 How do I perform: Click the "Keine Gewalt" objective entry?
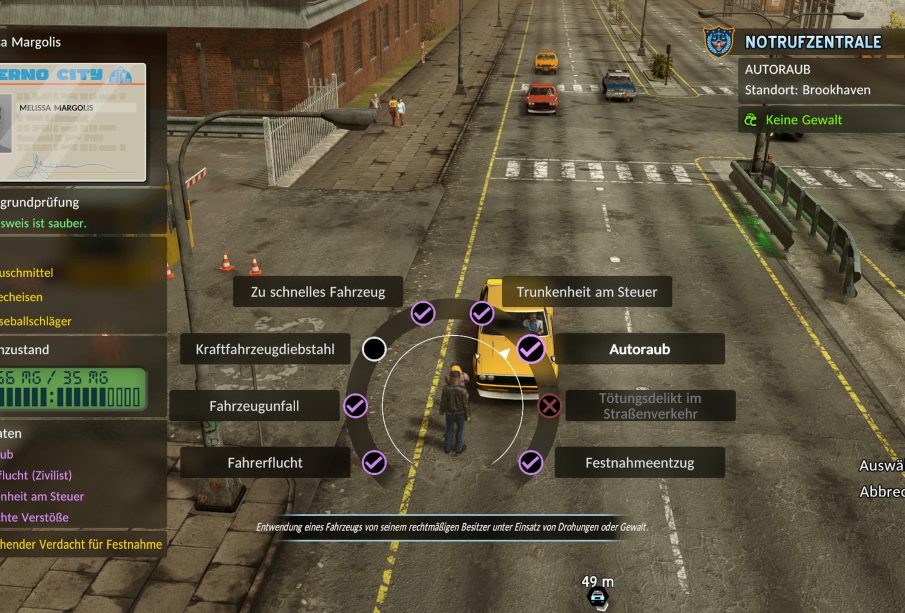803,120
